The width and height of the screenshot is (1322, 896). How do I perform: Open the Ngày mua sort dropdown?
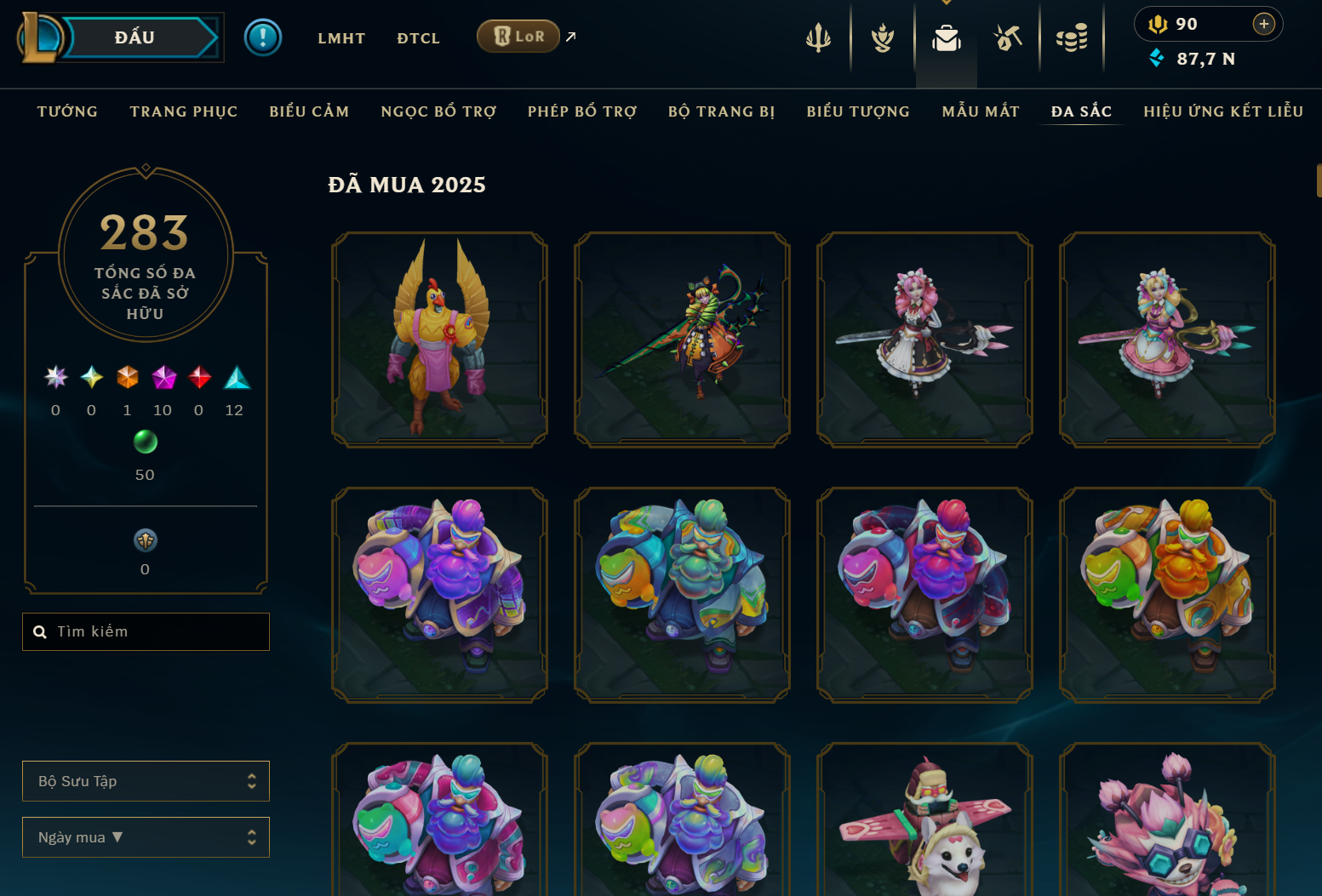click(146, 837)
